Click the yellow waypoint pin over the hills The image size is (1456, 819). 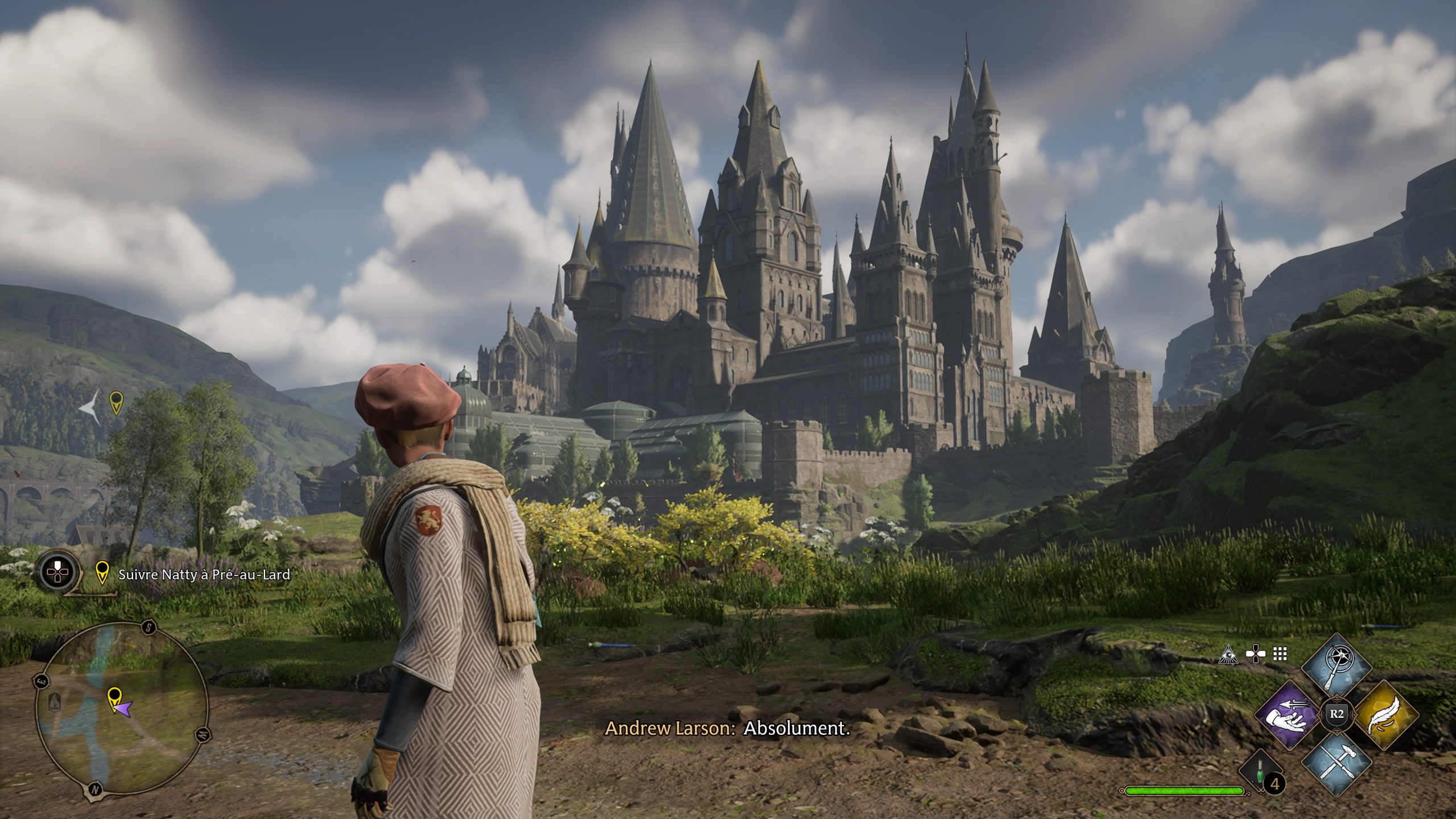tap(115, 402)
